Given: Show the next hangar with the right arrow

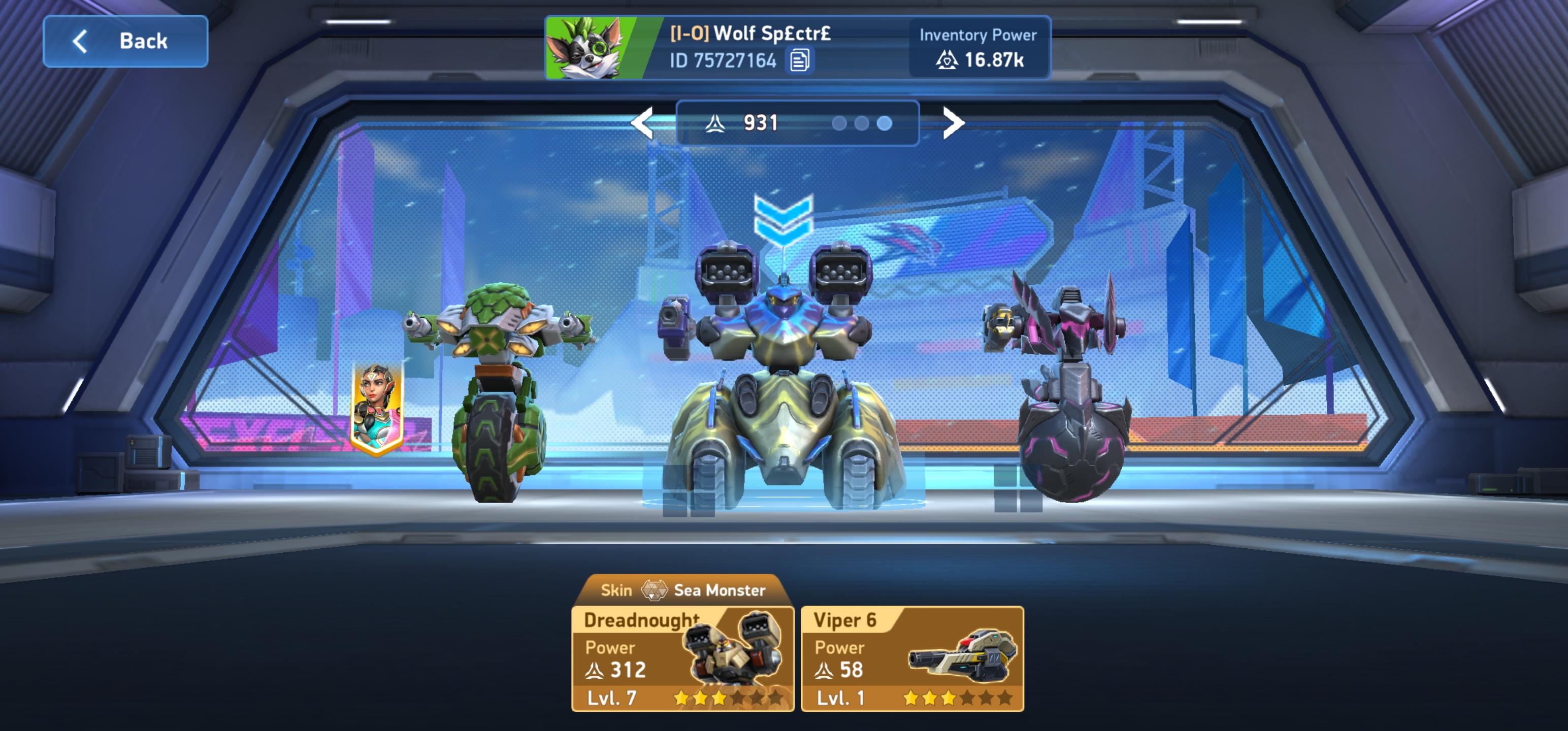Looking at the screenshot, I should pos(953,123).
